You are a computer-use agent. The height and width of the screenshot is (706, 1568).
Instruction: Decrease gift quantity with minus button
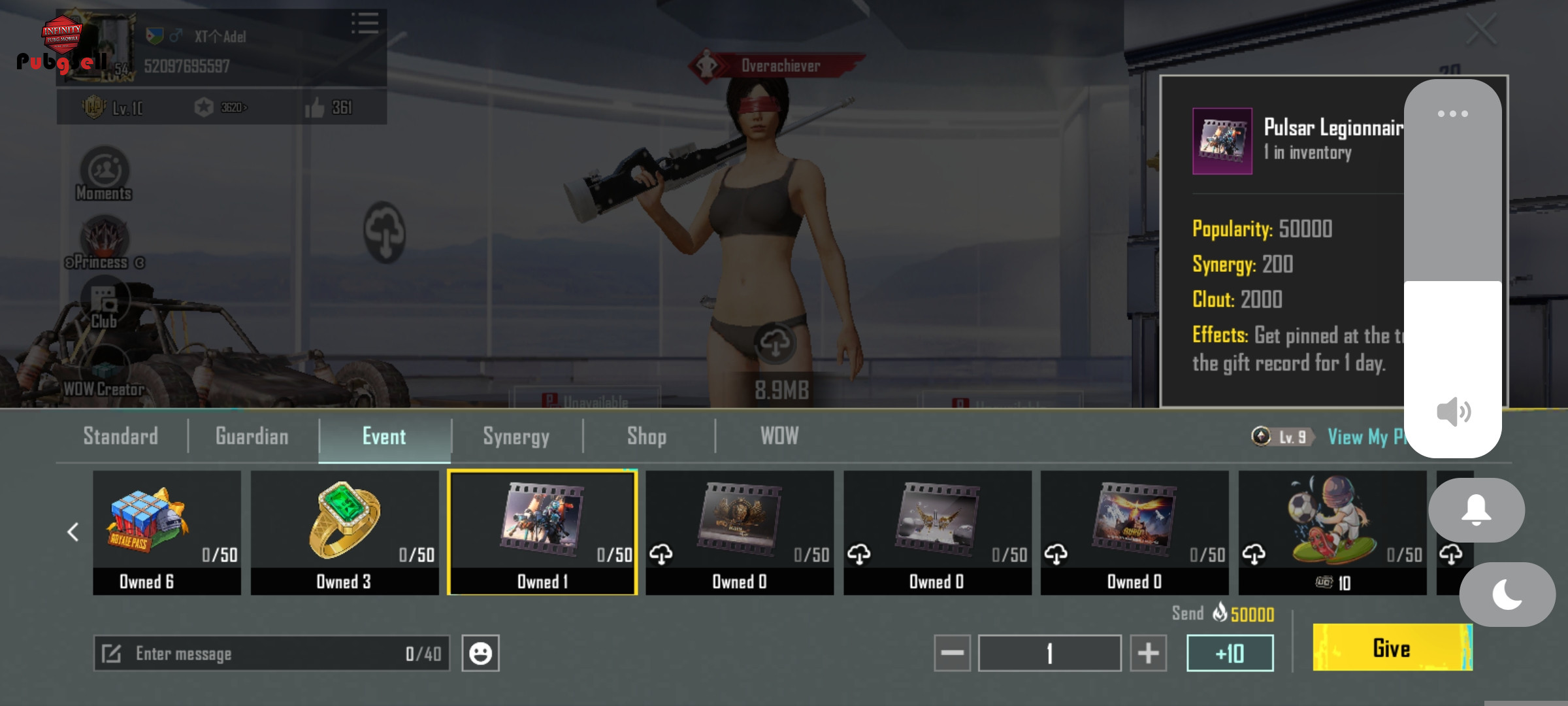pos(952,653)
